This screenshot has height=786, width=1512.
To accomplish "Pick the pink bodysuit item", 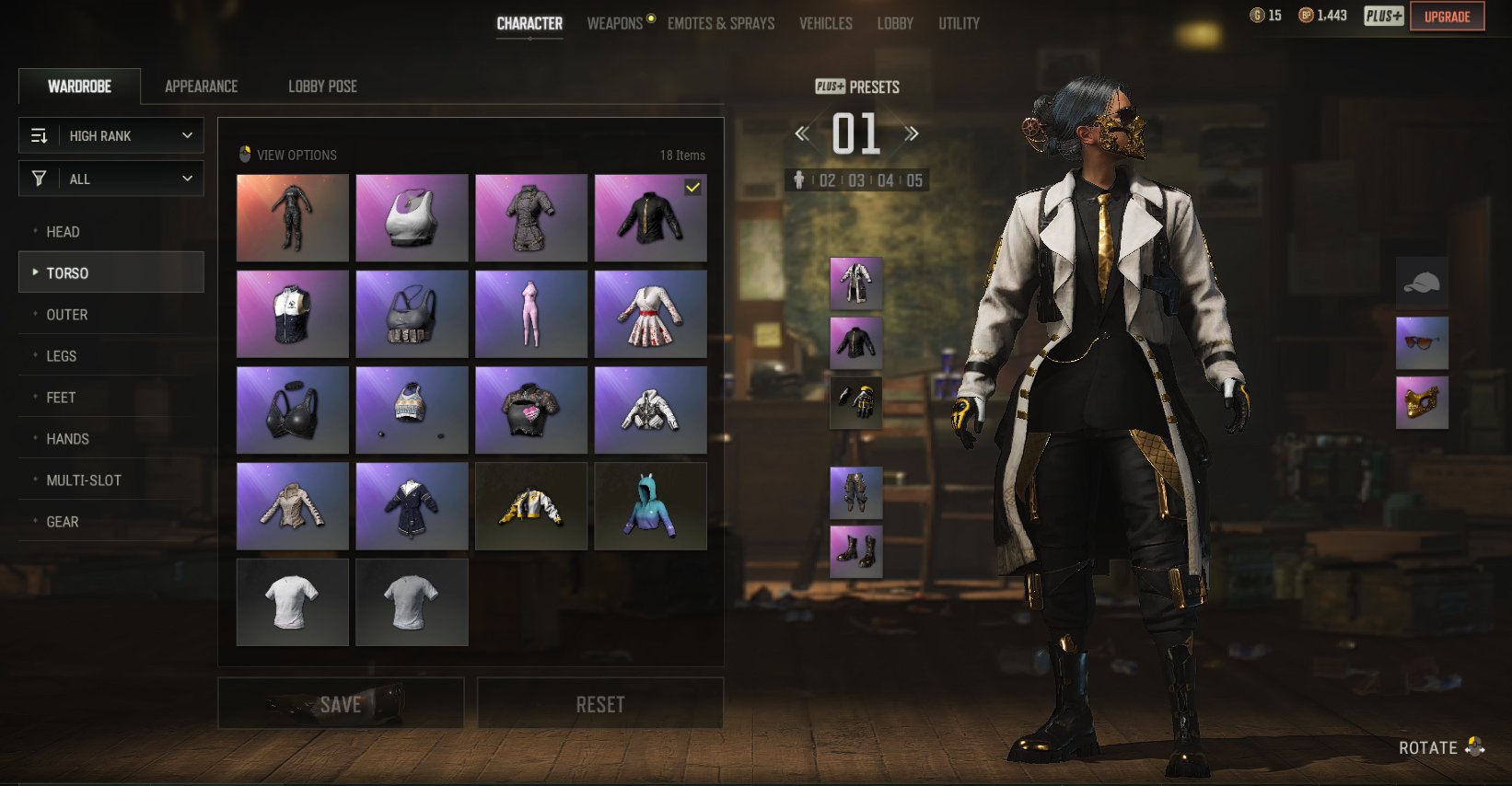I will pos(530,314).
